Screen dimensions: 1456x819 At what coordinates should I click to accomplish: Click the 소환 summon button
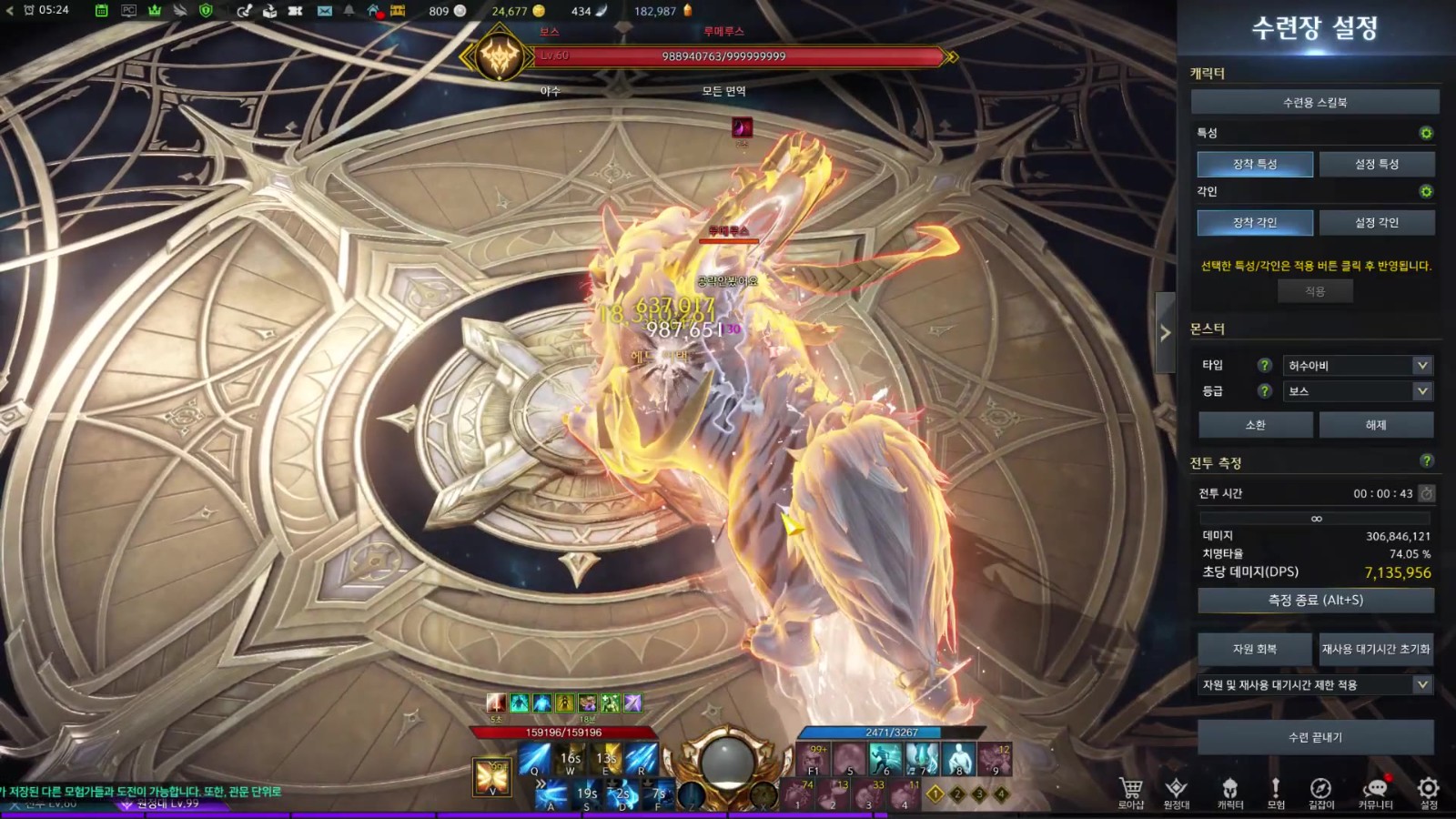pyautogui.click(x=1255, y=425)
